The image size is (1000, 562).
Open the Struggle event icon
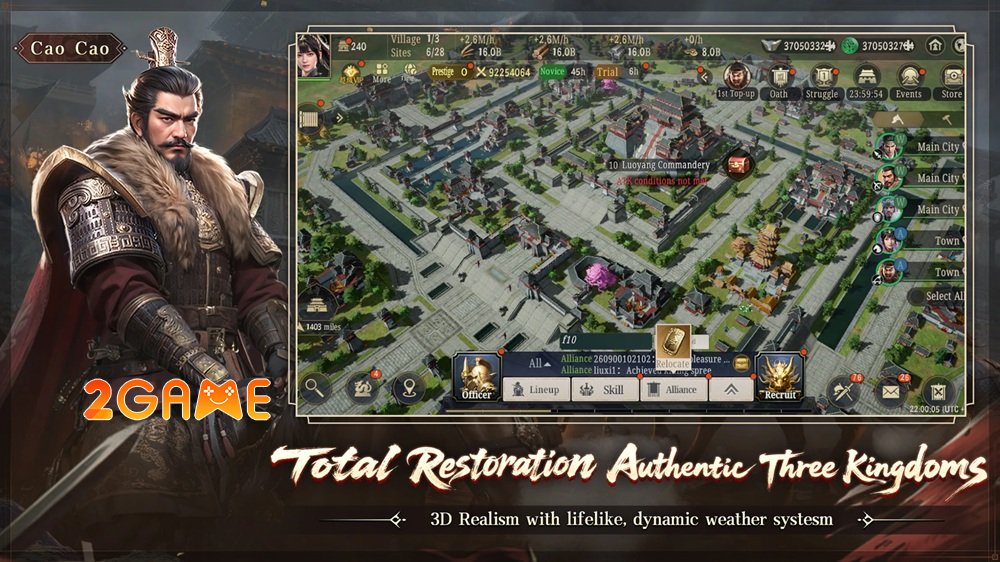pos(822,76)
